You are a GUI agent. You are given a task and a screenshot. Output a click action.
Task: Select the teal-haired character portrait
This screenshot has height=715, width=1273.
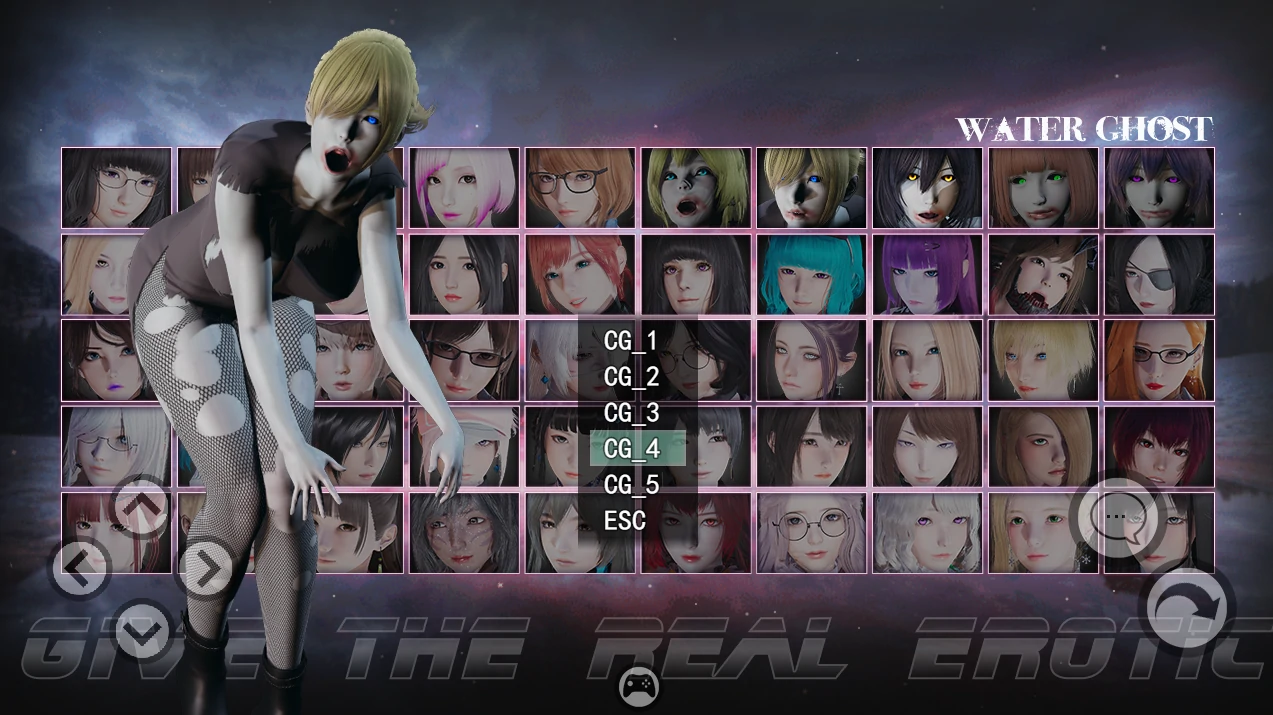coord(810,274)
